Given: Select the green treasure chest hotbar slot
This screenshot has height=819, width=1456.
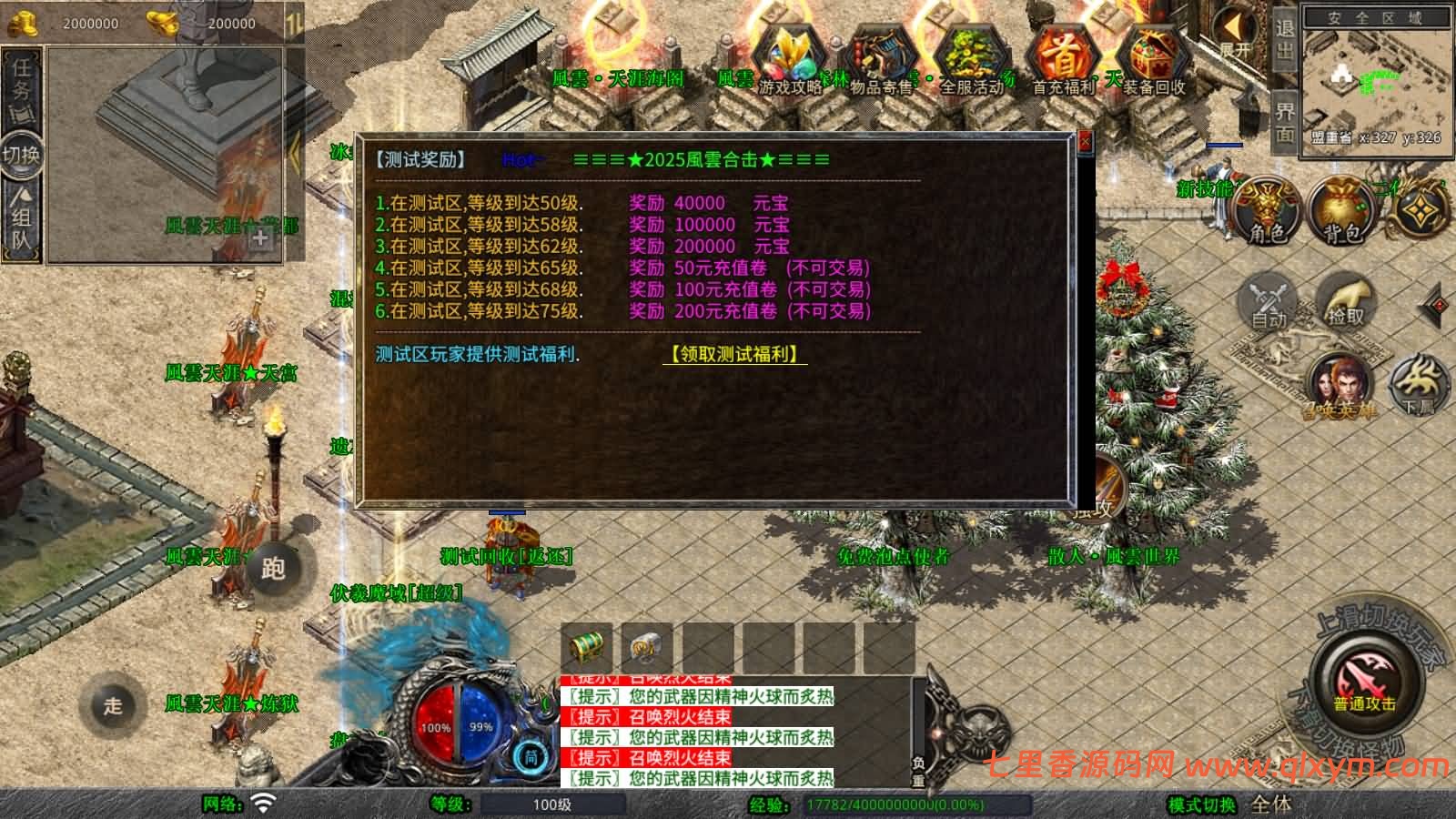Looking at the screenshot, I should coord(586,647).
